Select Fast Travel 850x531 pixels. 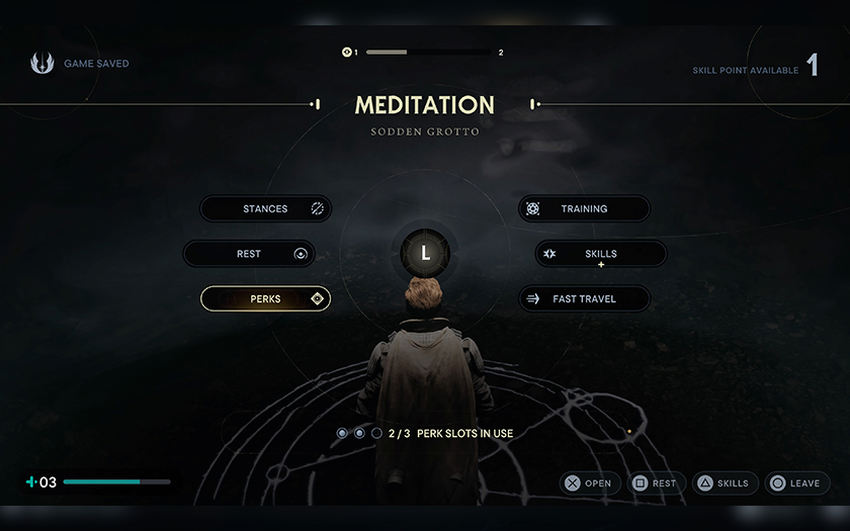click(584, 299)
